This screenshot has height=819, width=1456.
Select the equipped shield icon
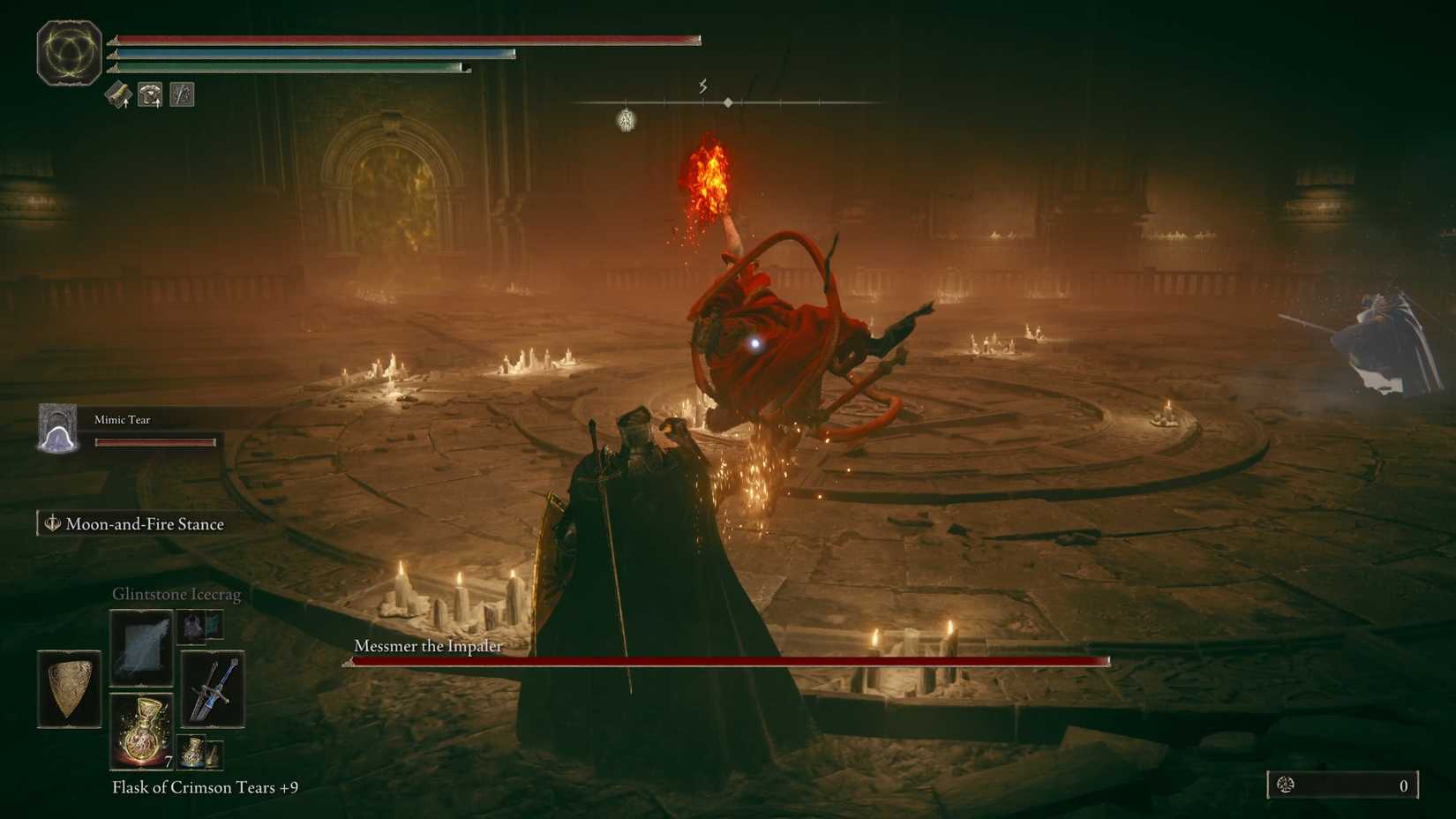(69, 688)
